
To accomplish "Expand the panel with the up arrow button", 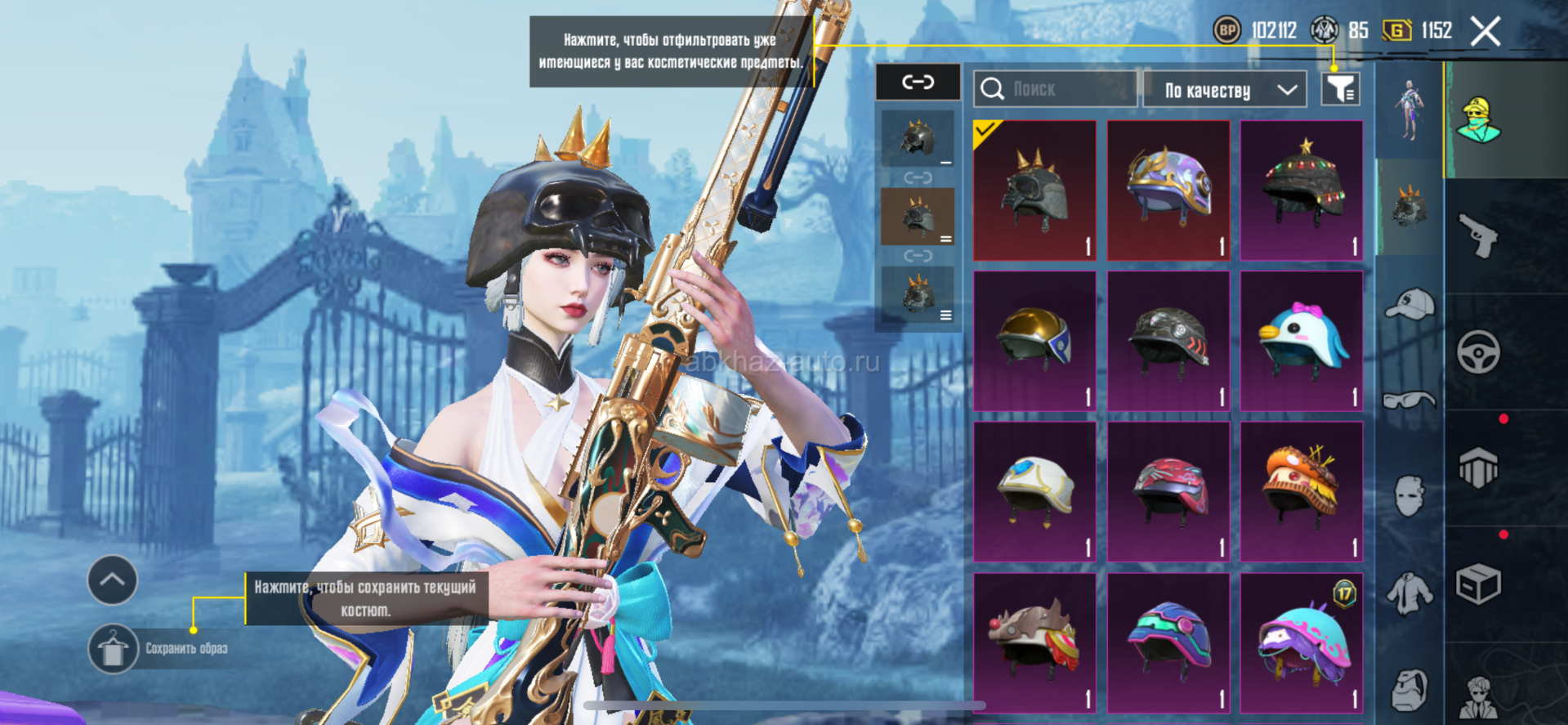I will (x=112, y=580).
